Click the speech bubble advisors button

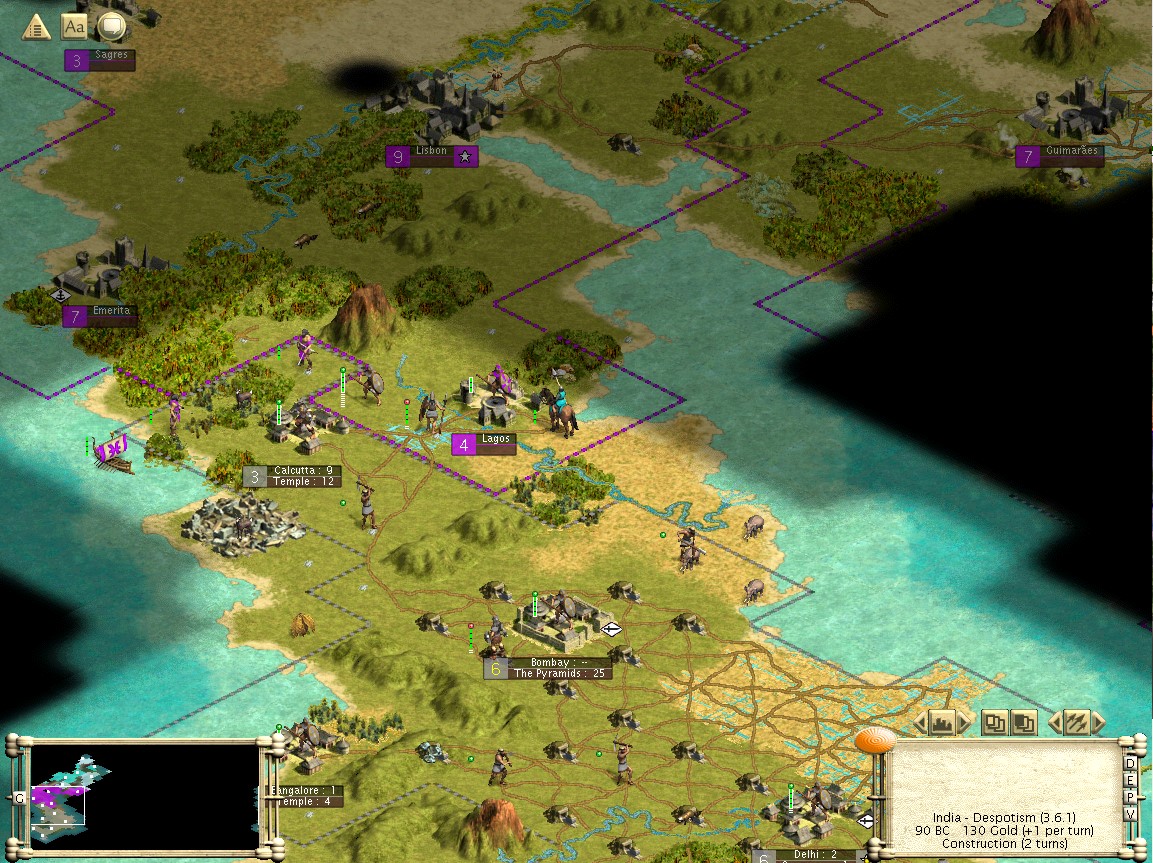tap(111, 27)
